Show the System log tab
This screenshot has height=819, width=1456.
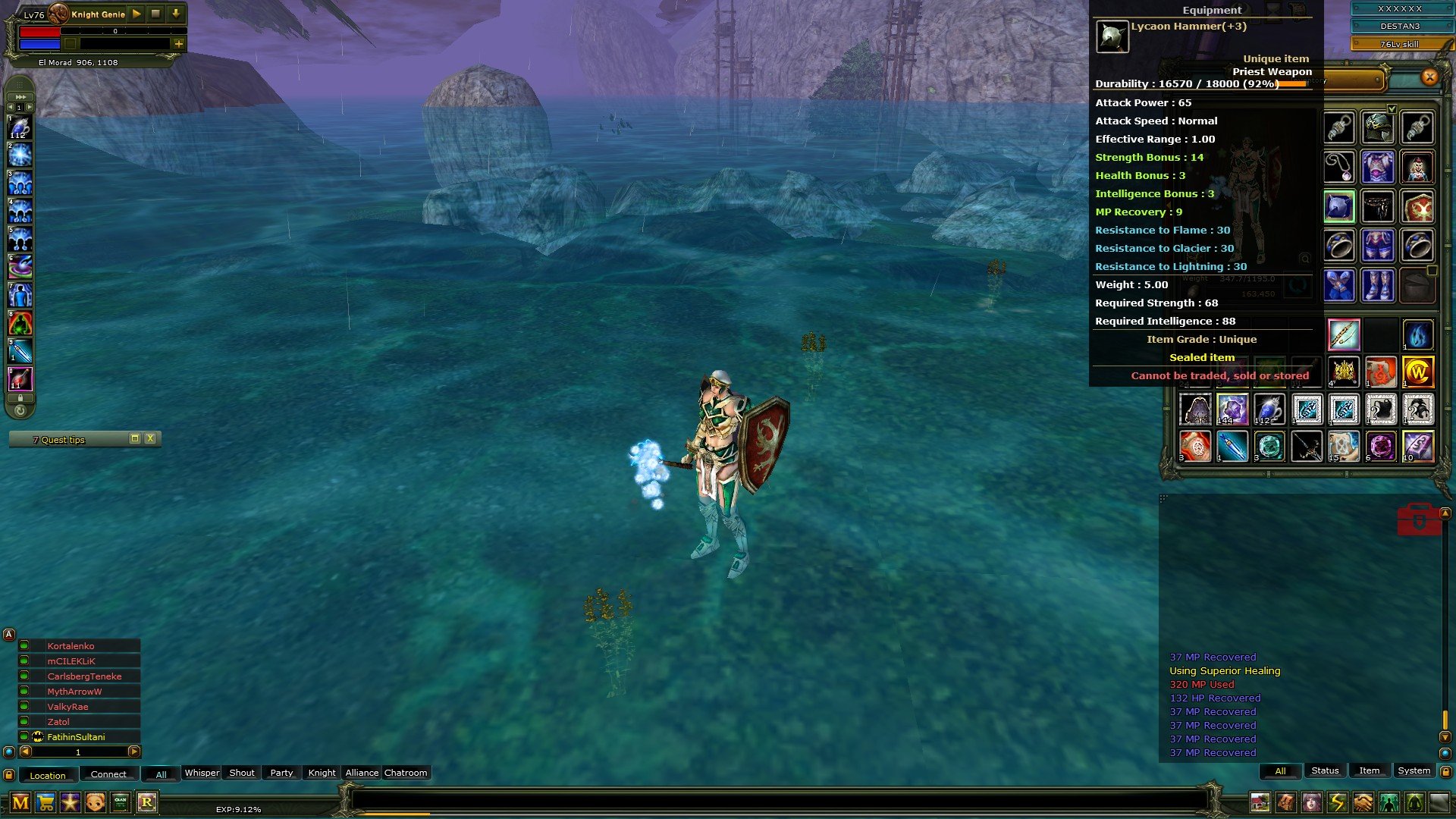[x=1414, y=770]
